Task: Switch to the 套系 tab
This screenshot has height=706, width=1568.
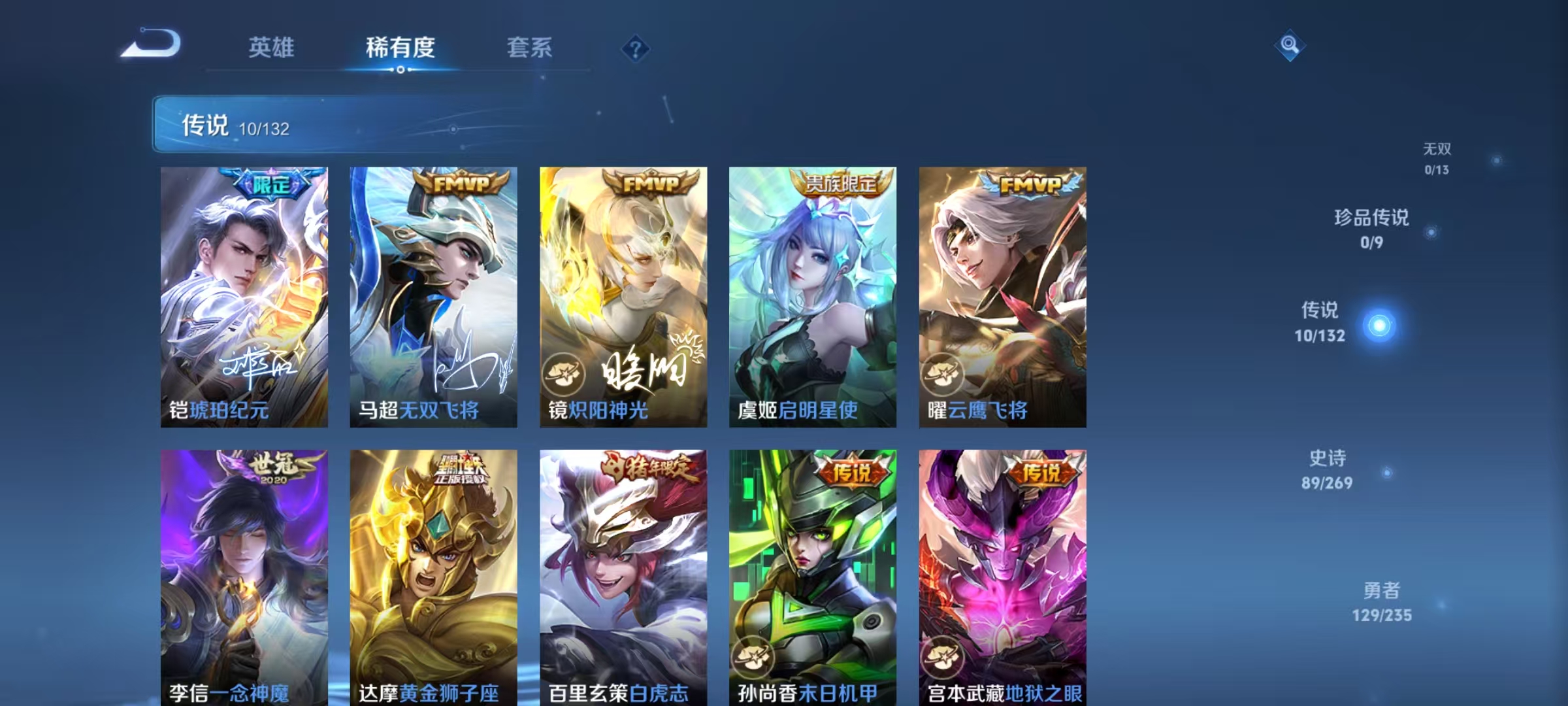Action: point(530,48)
